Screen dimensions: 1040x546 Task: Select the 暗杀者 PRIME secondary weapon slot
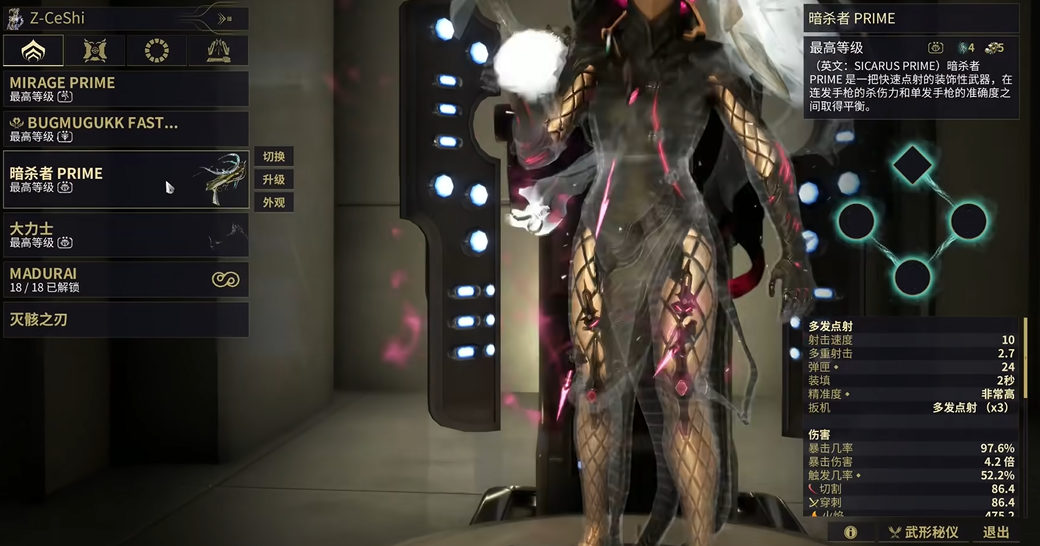[x=126, y=179]
